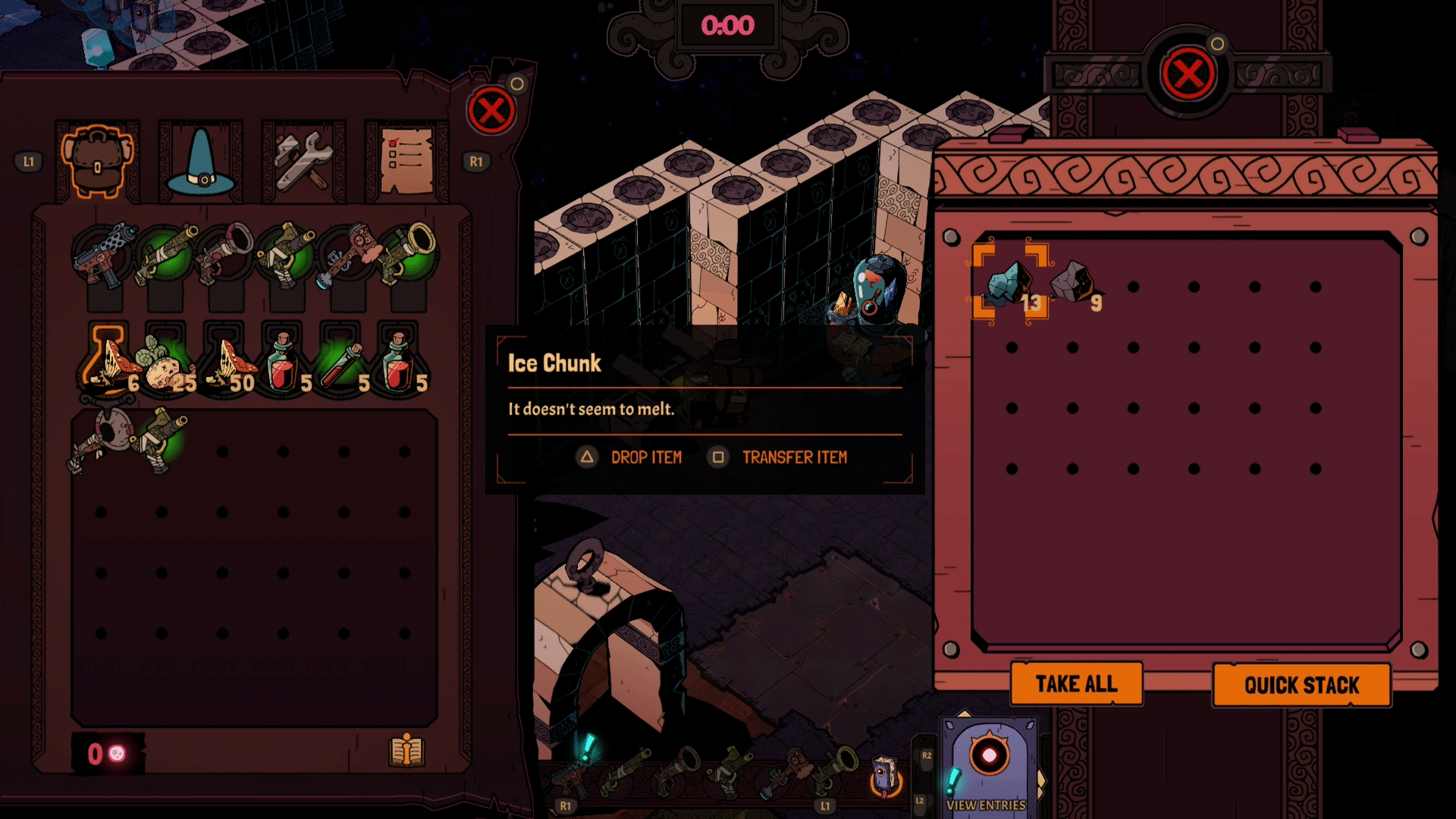The height and width of the screenshot is (819, 1456).
Task: Pick the dark rock stack of nine
Action: coord(1074,284)
